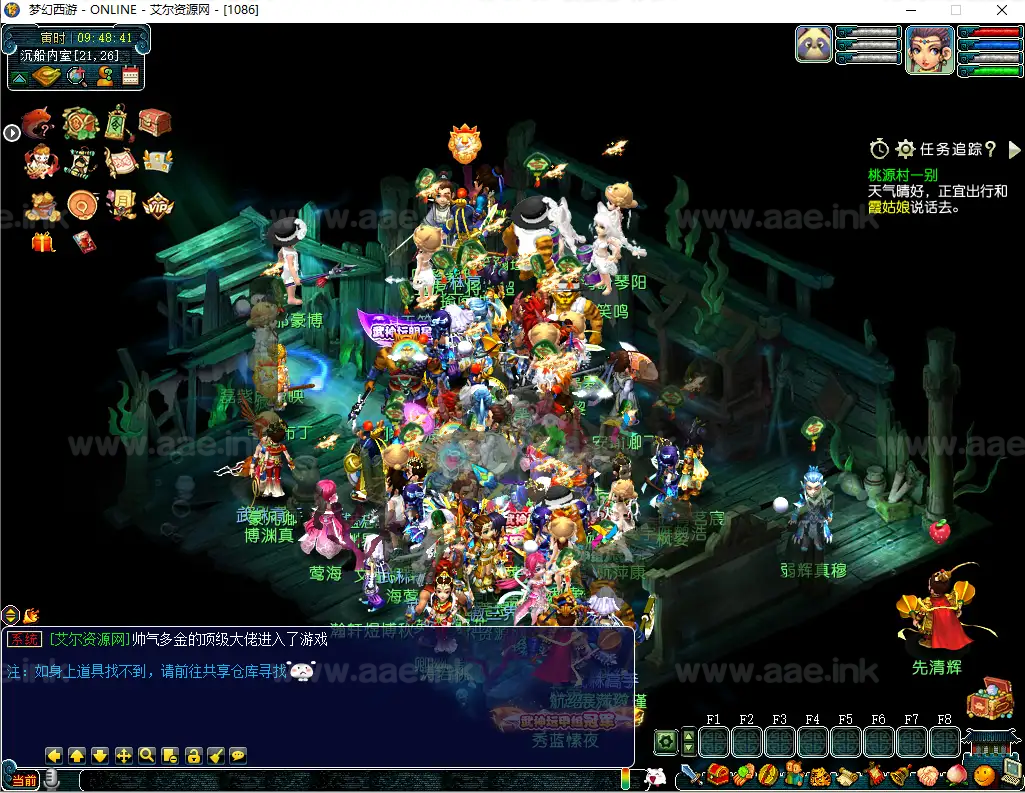Image resolution: width=1025 pixels, height=793 pixels.
Task: Open the smiley face icon in bottom bar
Action: pyautogui.click(x=984, y=775)
